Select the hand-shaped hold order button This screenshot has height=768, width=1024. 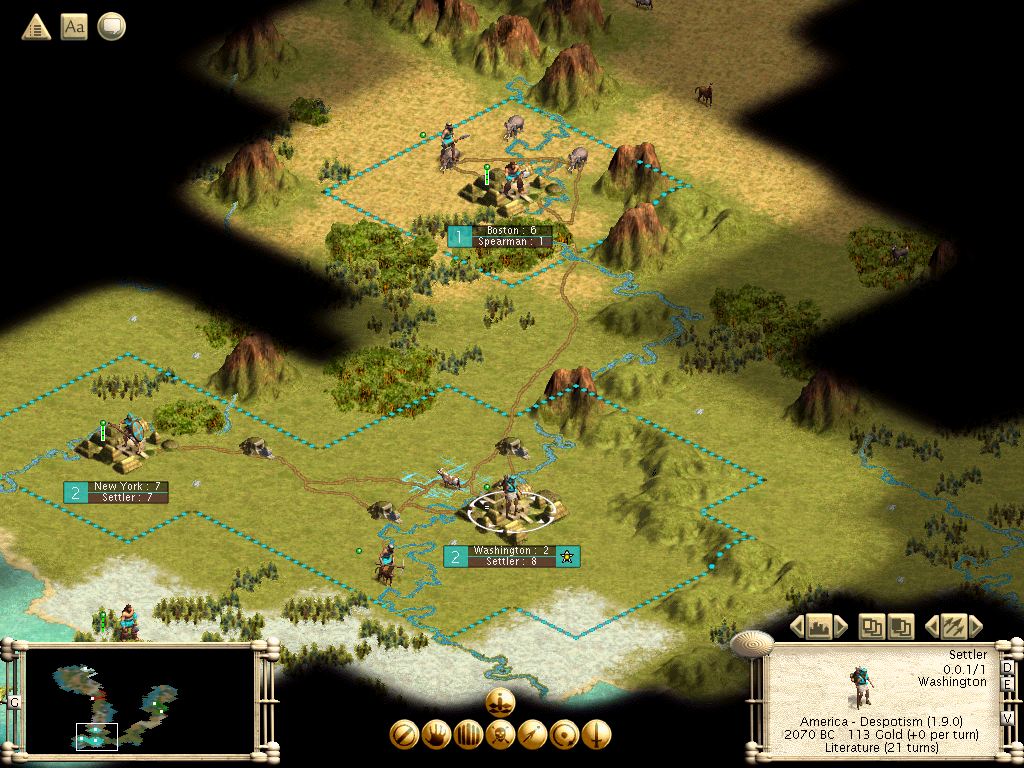(436, 735)
